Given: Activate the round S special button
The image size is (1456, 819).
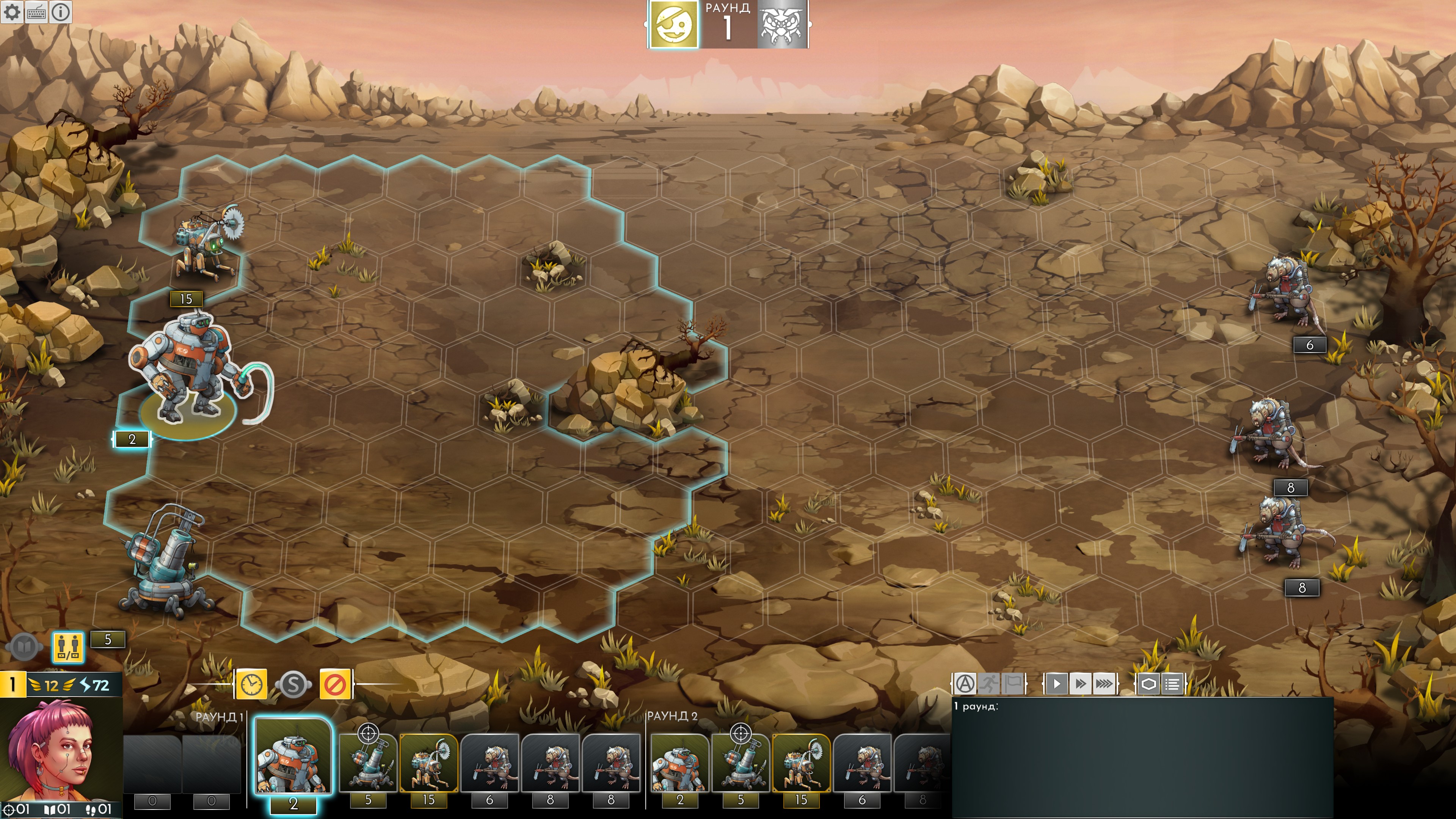Looking at the screenshot, I should (293, 685).
